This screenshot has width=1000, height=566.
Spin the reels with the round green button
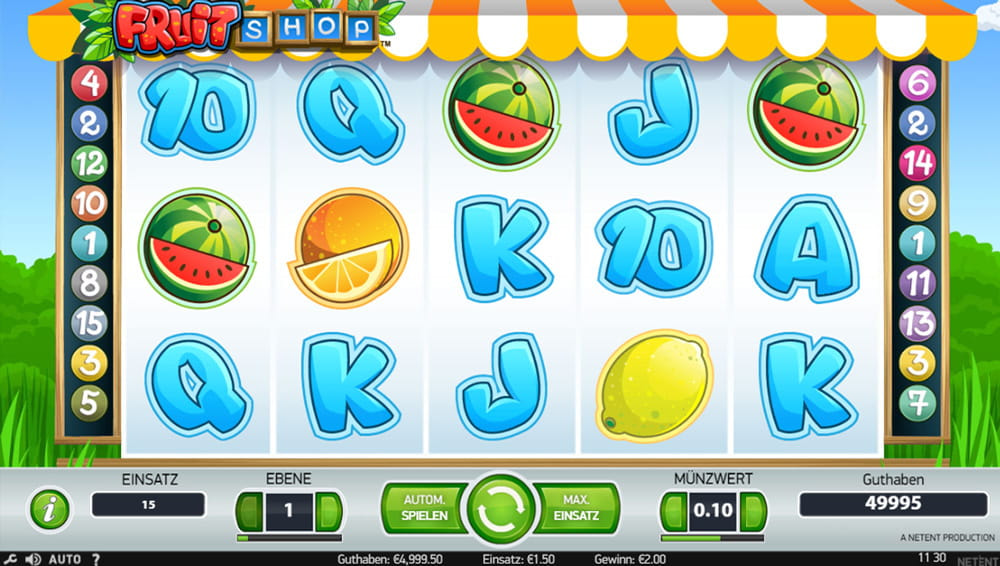pos(500,509)
